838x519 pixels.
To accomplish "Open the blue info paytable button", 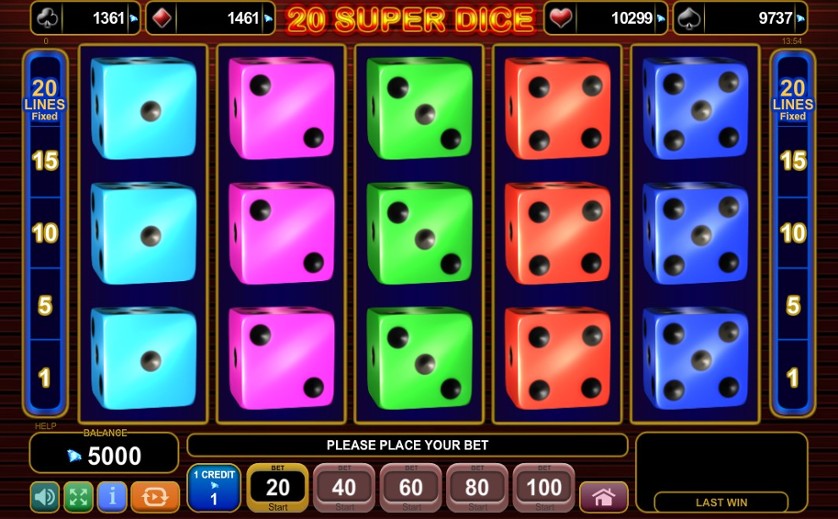I will [x=112, y=496].
